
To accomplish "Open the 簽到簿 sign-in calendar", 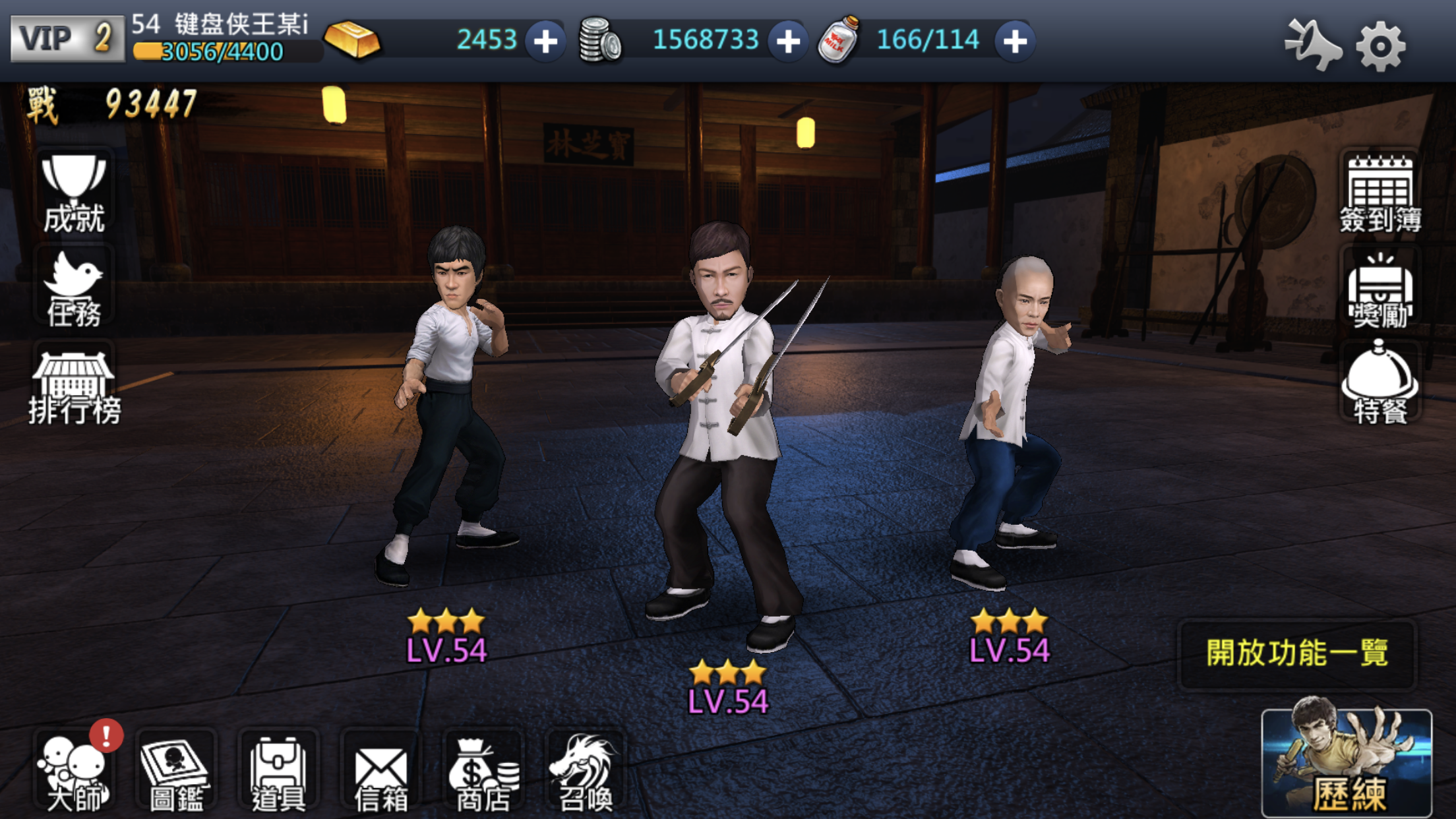I will [1380, 191].
